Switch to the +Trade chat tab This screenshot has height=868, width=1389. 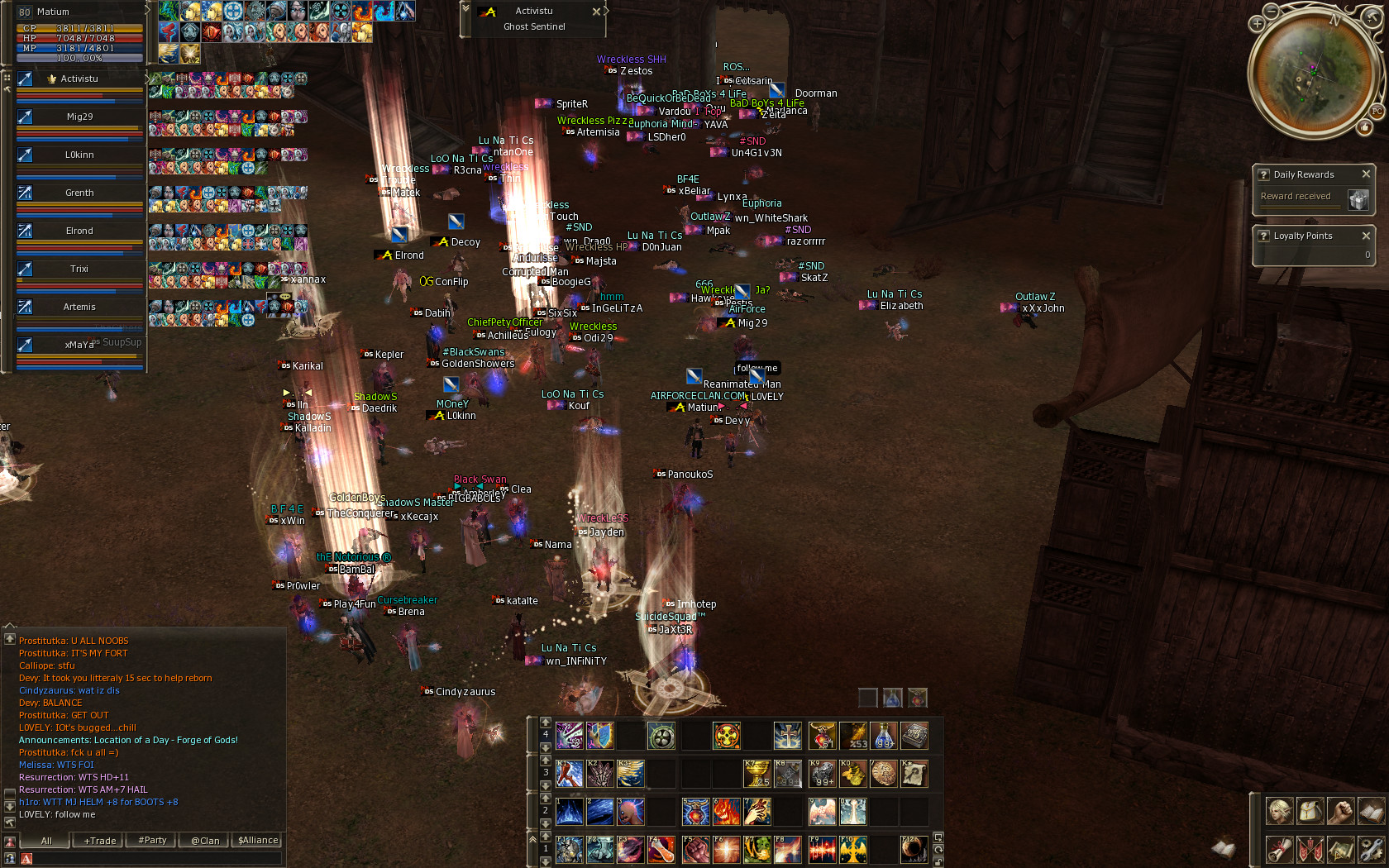[100, 841]
